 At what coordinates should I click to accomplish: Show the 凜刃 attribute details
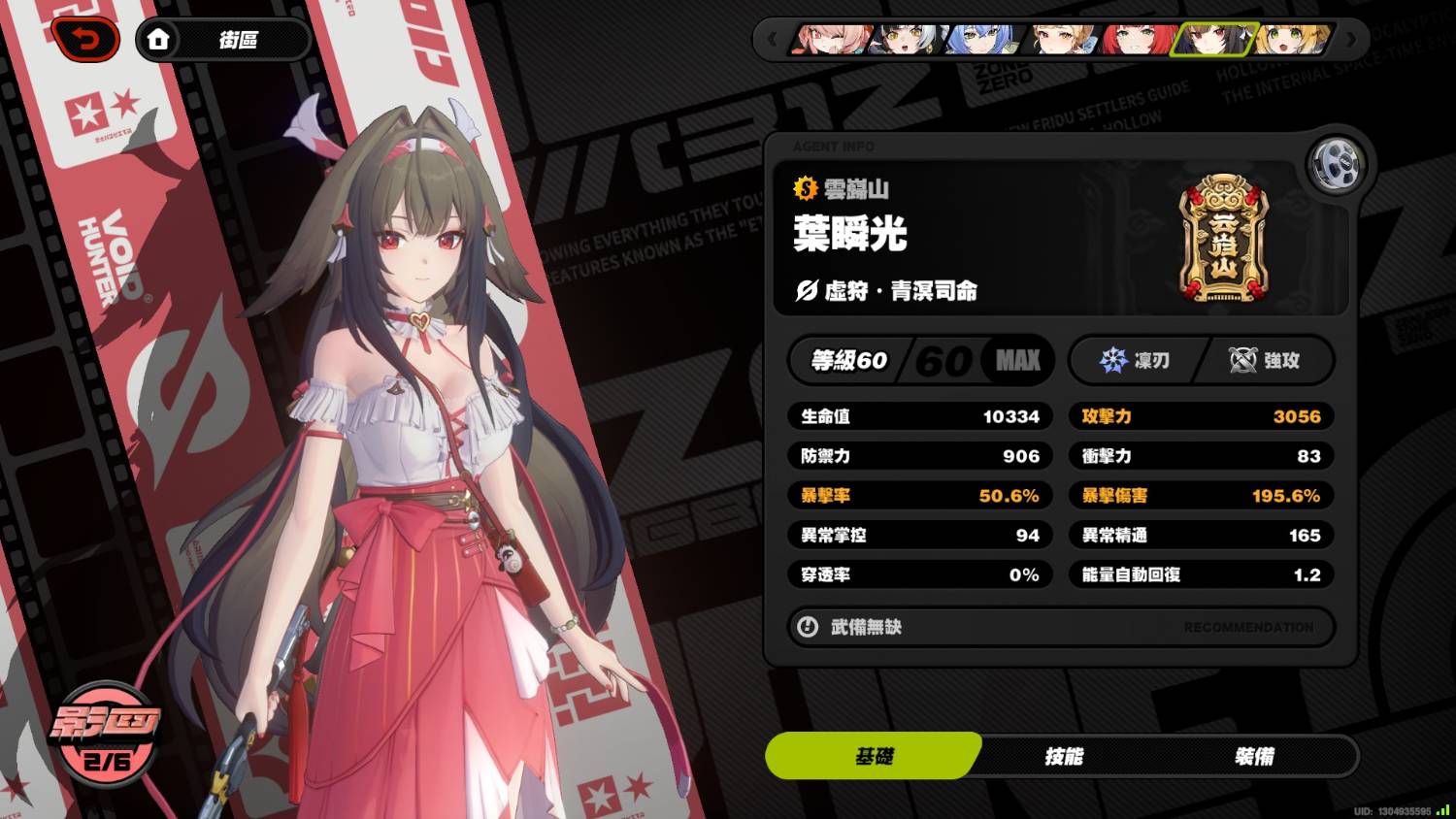(1136, 361)
